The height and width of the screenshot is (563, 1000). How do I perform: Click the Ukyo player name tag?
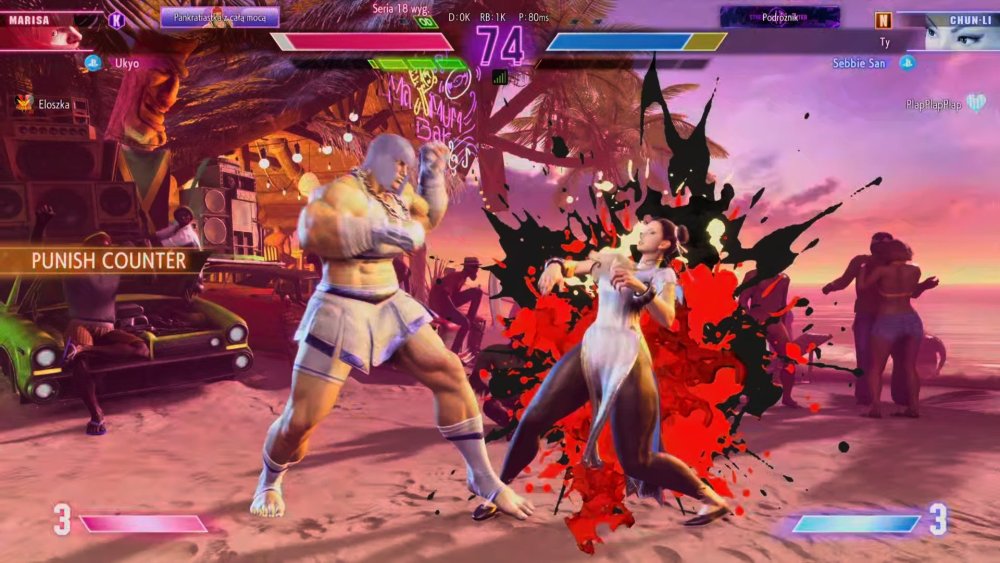(x=125, y=63)
